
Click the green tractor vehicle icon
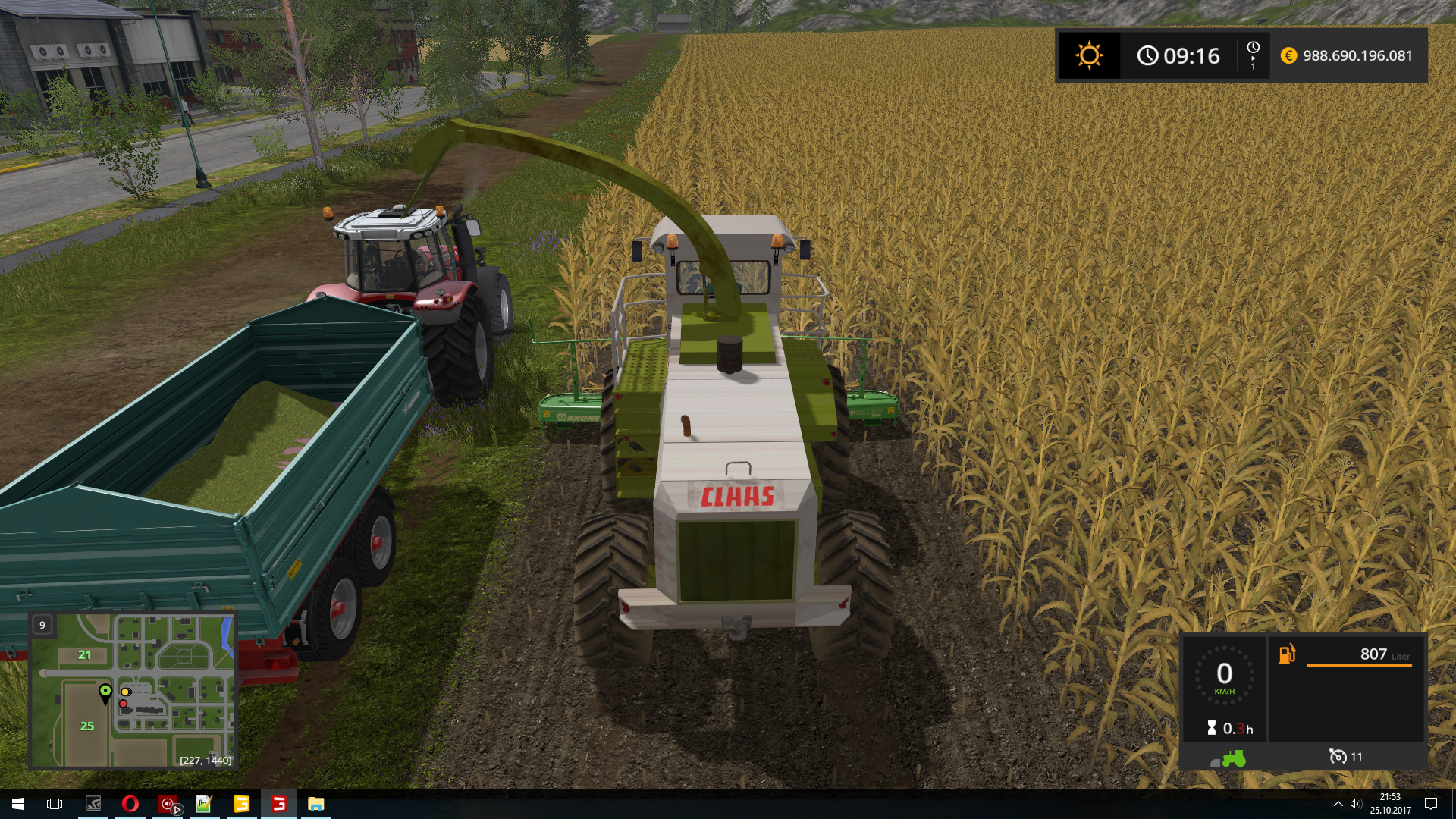(1232, 758)
